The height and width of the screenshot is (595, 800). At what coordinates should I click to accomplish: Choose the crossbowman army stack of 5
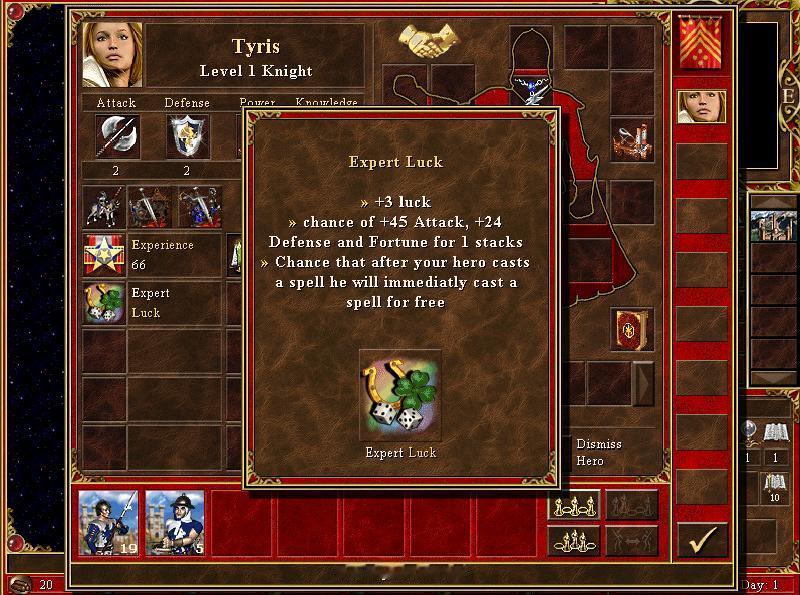(x=175, y=522)
